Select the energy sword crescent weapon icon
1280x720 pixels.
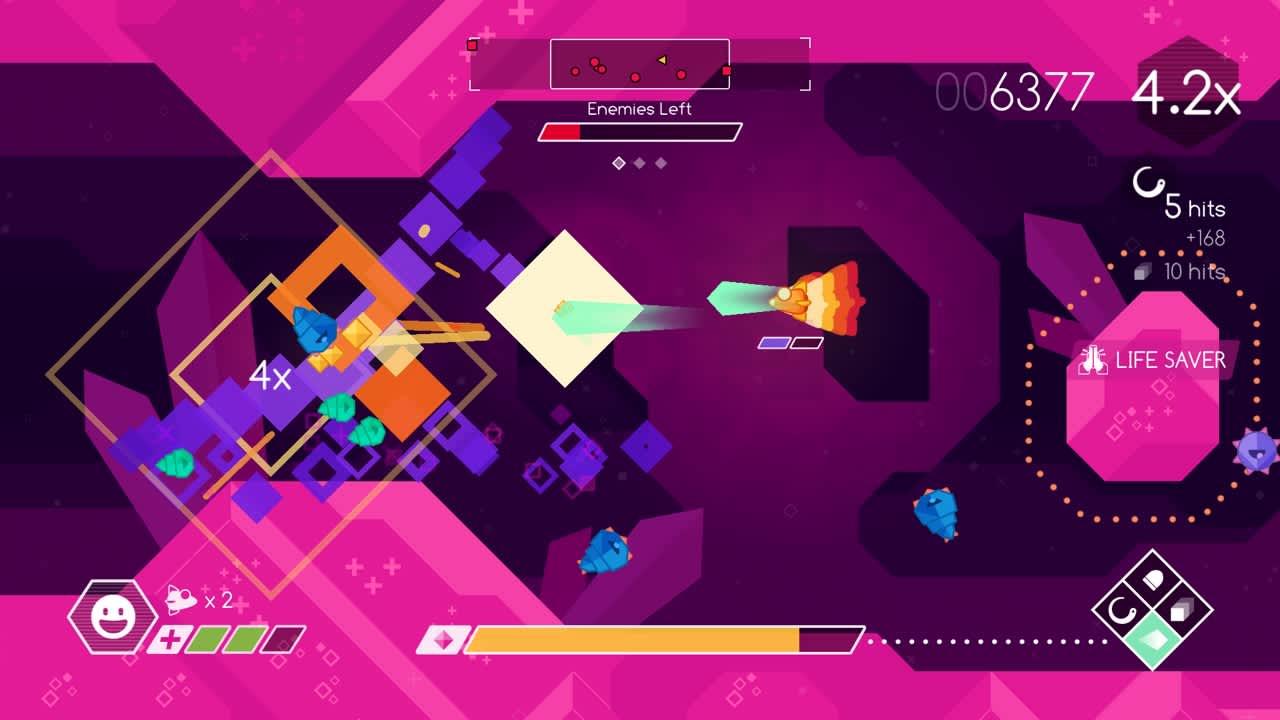(1122, 608)
